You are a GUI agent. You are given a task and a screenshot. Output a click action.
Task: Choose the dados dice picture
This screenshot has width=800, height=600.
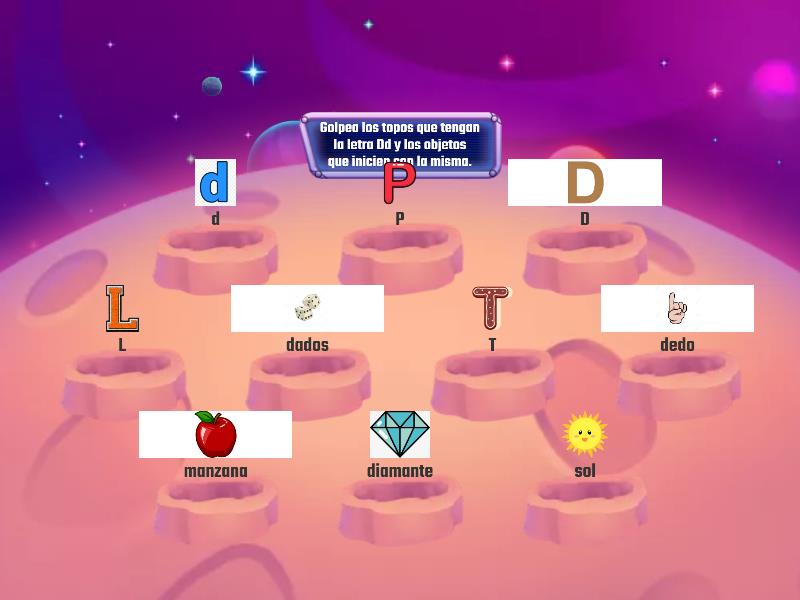click(x=307, y=308)
